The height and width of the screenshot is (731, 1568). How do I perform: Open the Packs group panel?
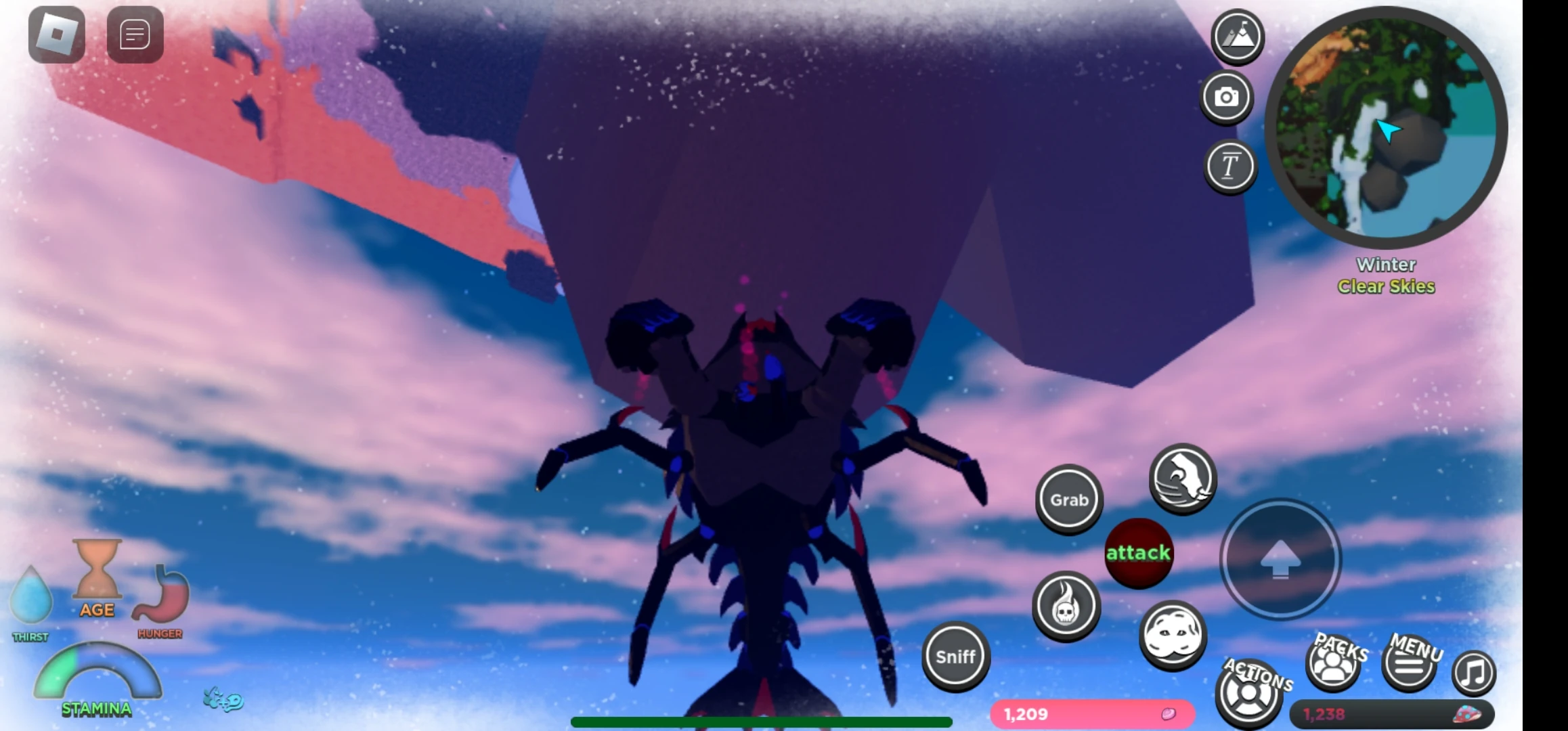pyautogui.click(x=1332, y=667)
